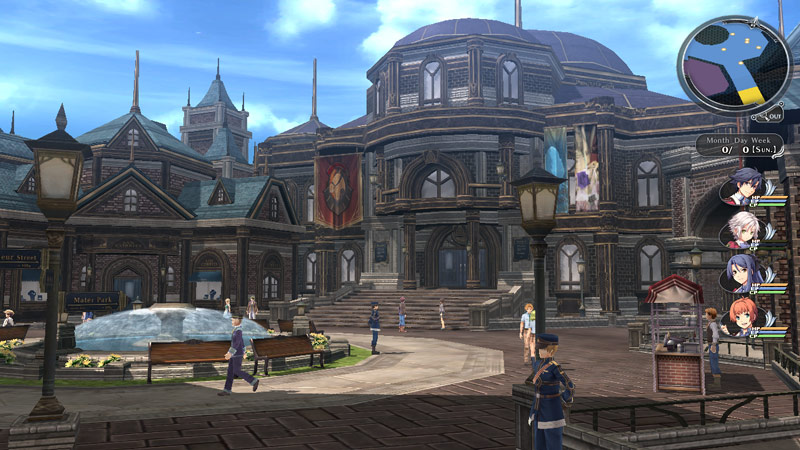Choose the long purple-haired party member portrait
Image resolution: width=800 pixels, height=450 pixels.
click(742, 274)
